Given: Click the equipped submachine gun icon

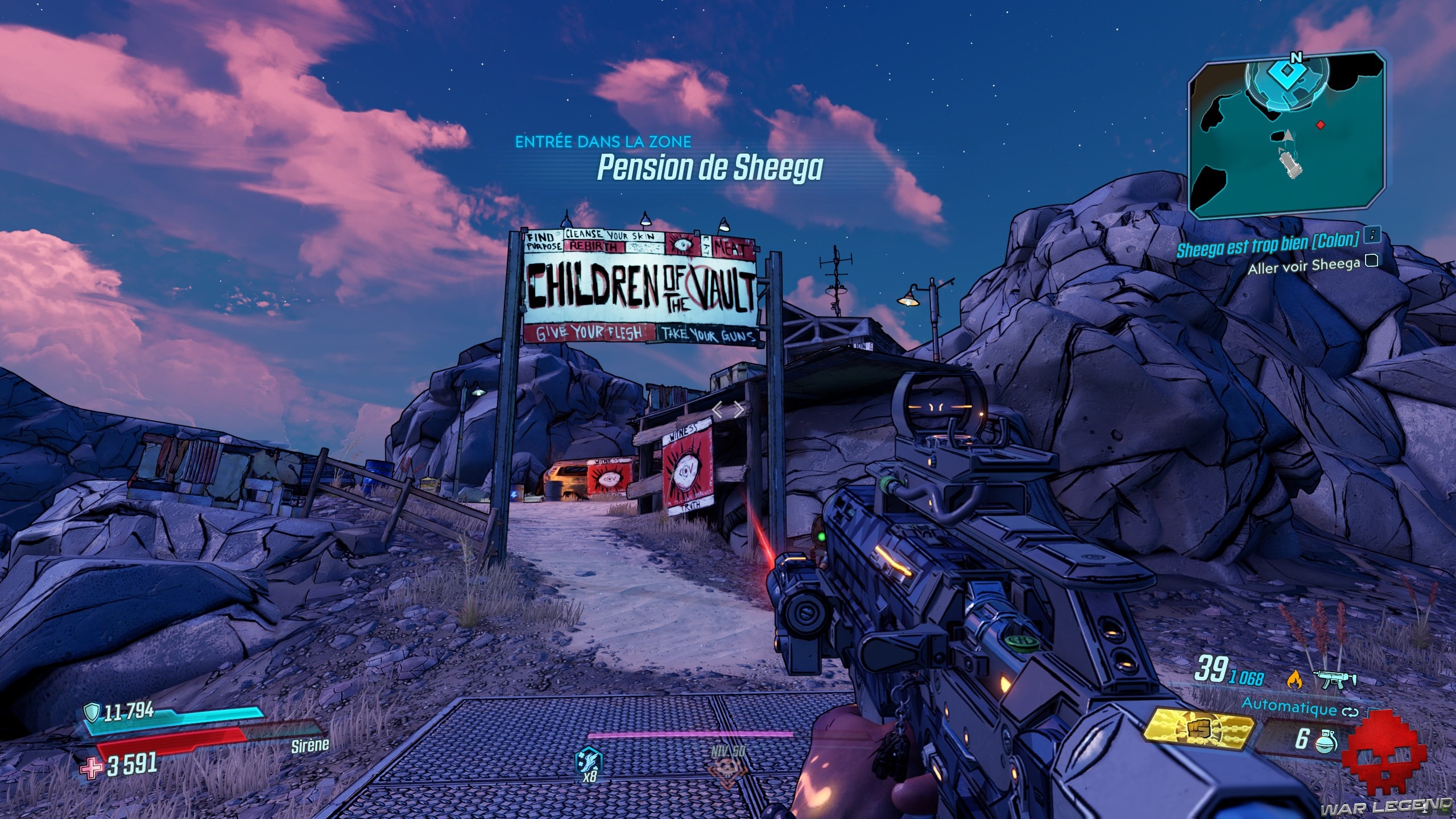Looking at the screenshot, I should pyautogui.click(x=1335, y=679).
